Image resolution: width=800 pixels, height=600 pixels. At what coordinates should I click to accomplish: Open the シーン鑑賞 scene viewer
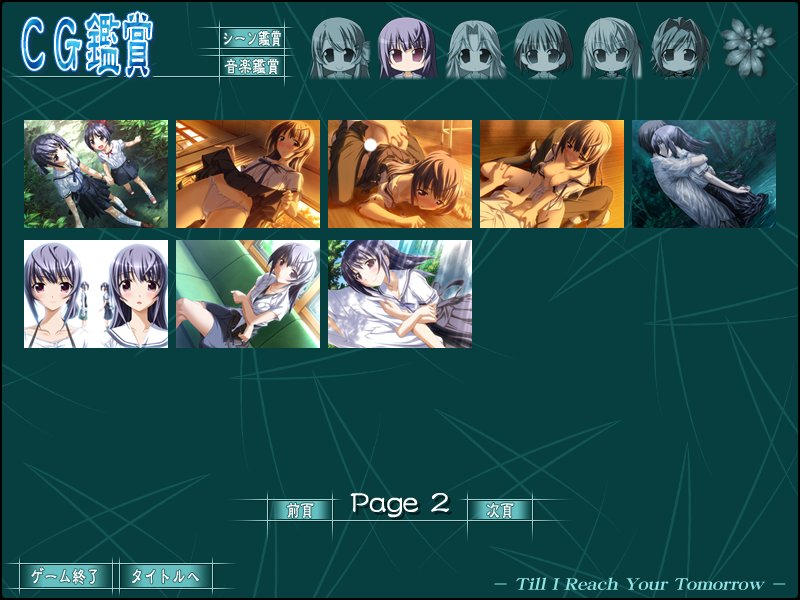tap(251, 39)
